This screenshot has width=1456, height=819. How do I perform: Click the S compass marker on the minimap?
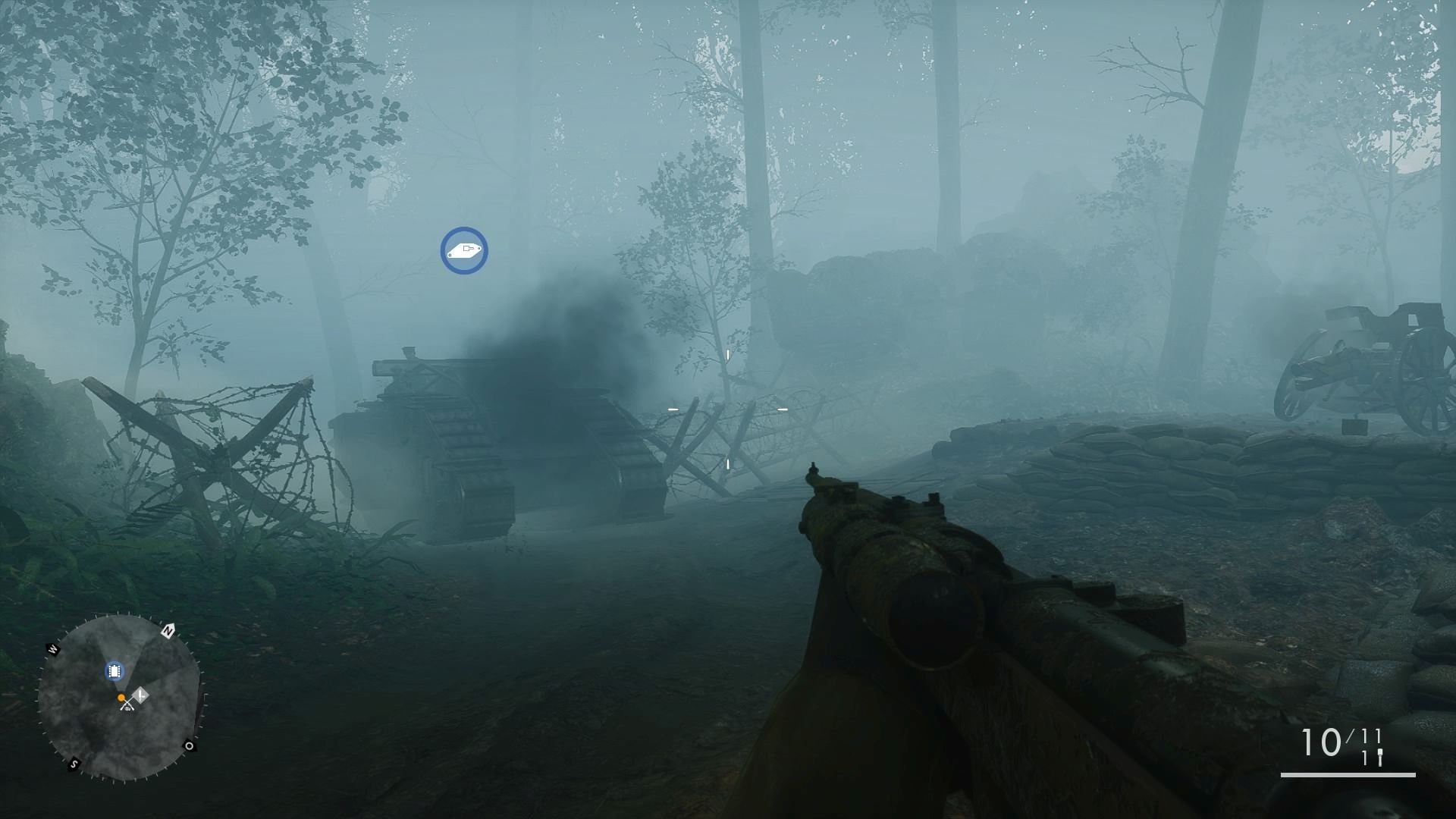73,764
